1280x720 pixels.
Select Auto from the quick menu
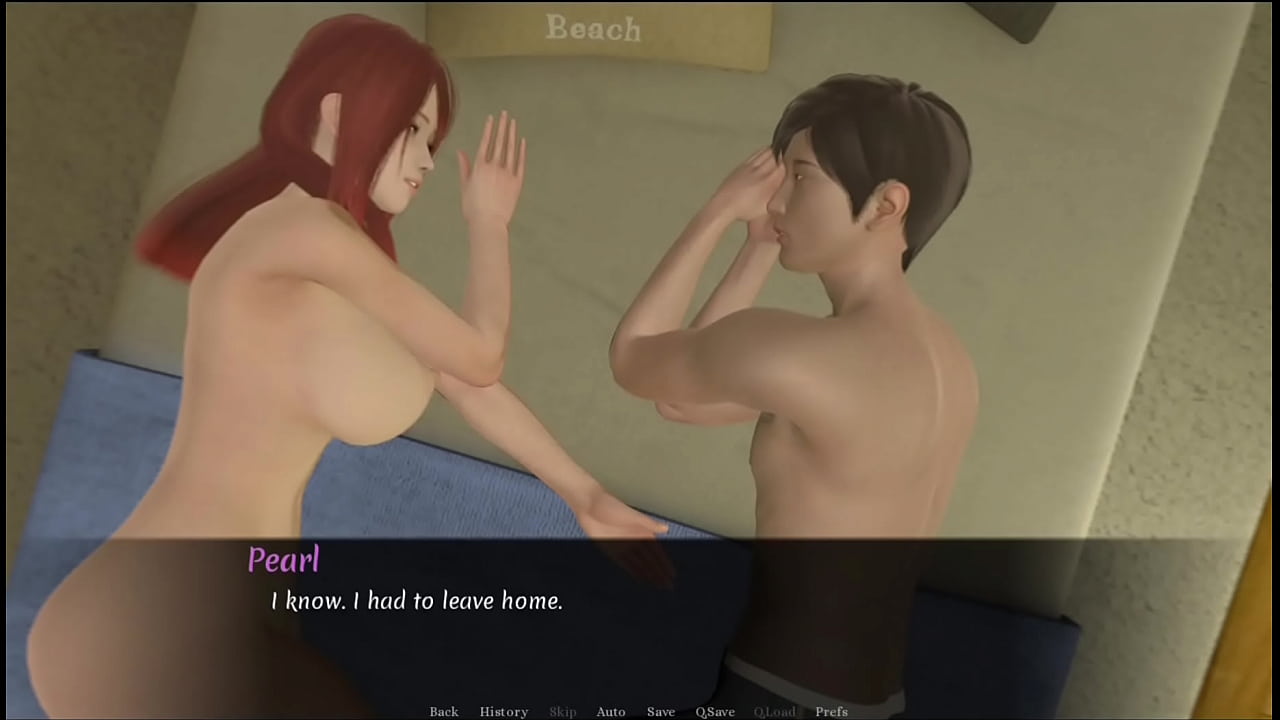coord(611,711)
